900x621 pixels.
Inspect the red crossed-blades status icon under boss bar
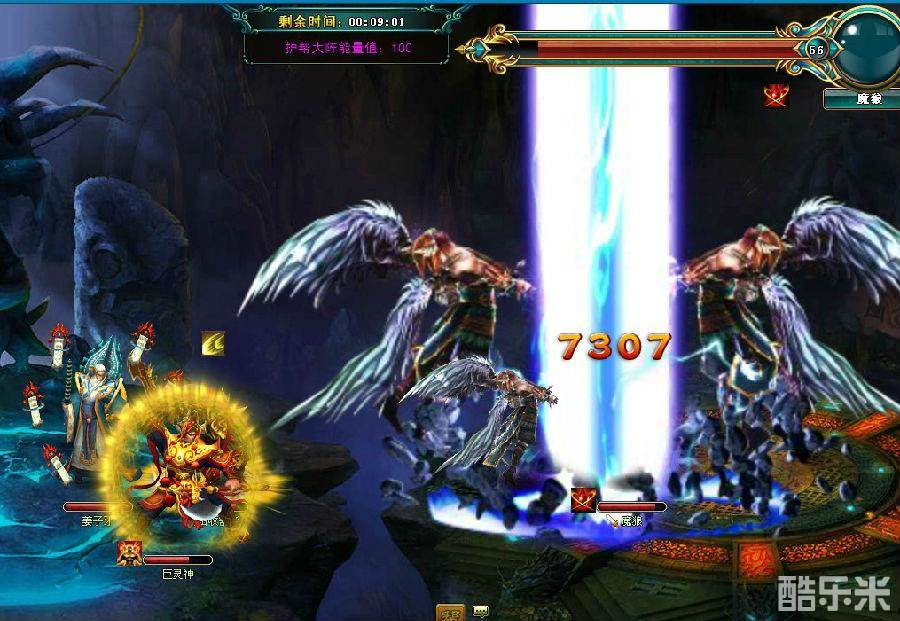(x=776, y=95)
